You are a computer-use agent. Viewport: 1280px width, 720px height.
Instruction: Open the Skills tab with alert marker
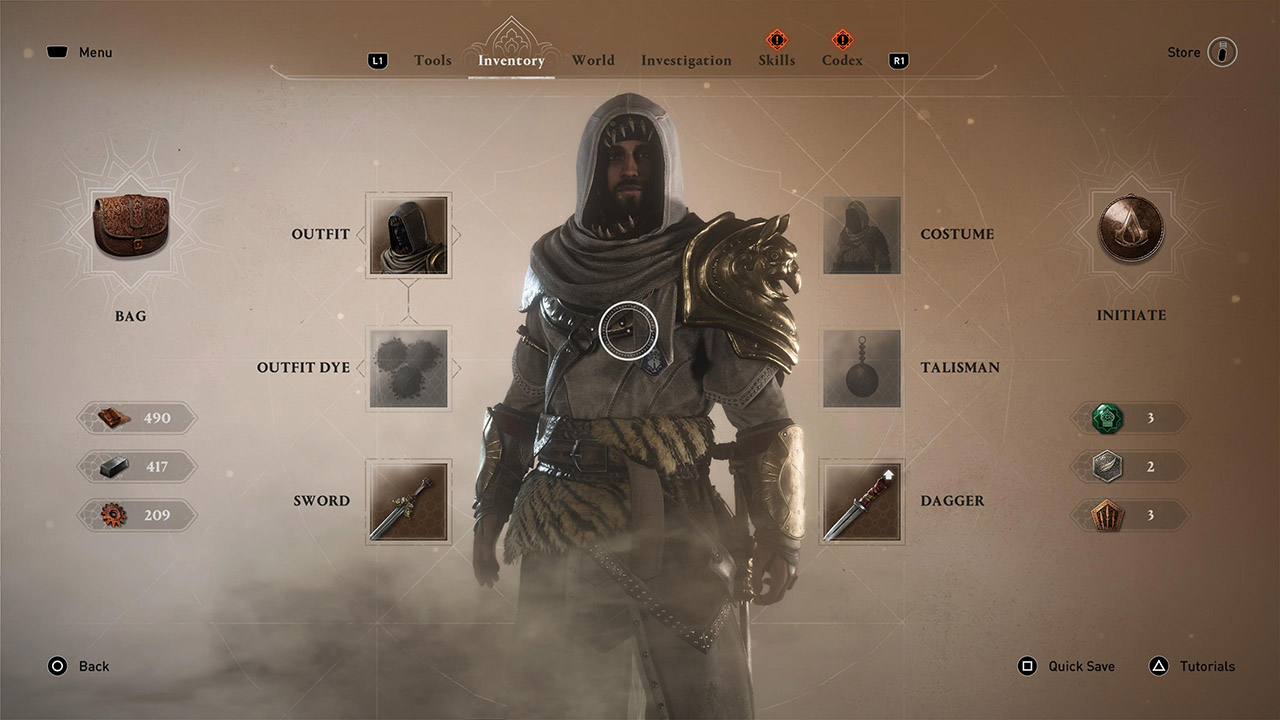776,60
